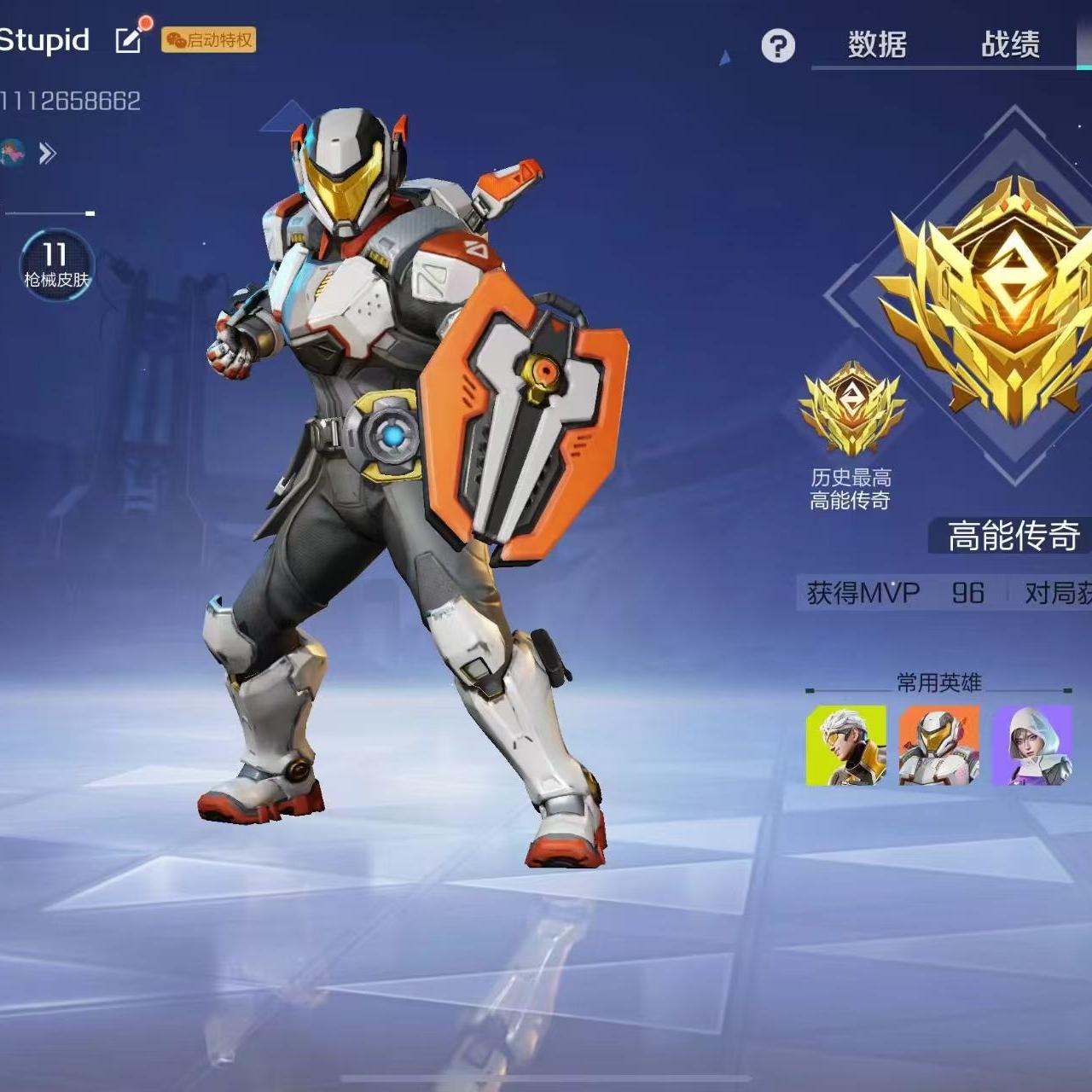Select the hooded girl hero portrait
This screenshot has width=1092, height=1092.
[1031, 745]
